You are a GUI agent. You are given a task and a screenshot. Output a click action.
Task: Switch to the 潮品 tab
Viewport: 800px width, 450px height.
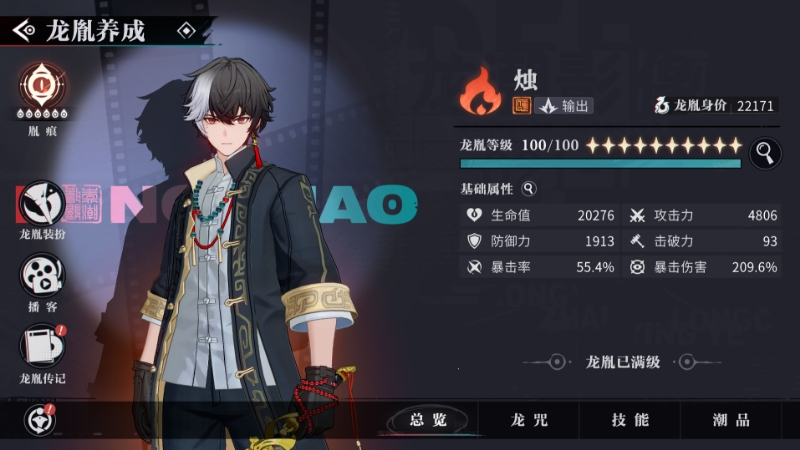pyautogui.click(x=731, y=420)
